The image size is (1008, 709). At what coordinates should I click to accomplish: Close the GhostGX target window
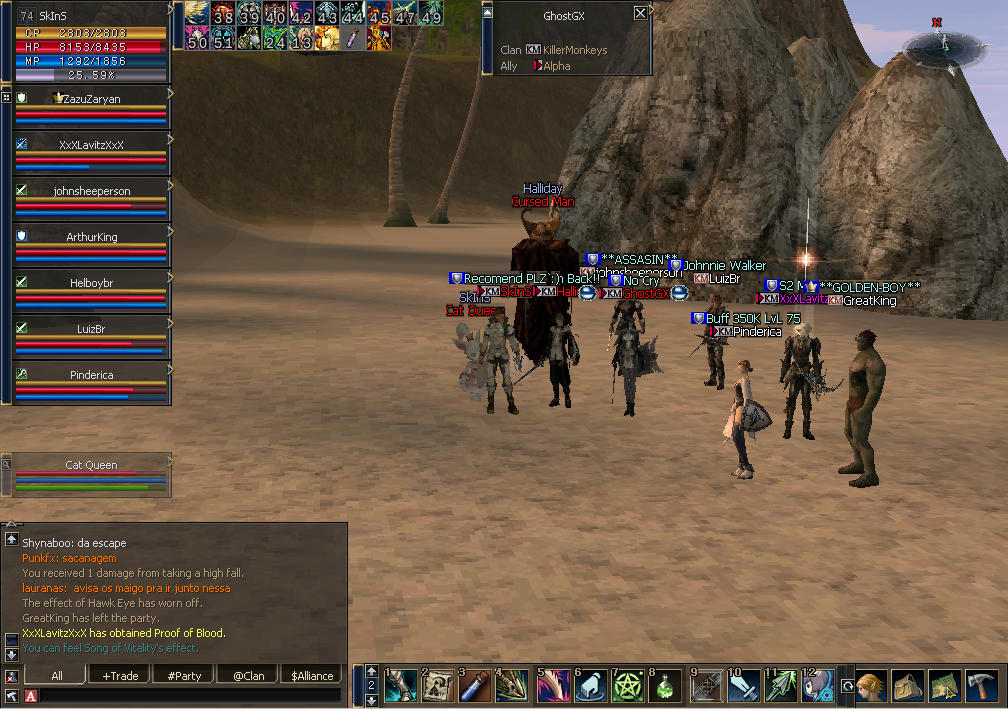pos(640,14)
